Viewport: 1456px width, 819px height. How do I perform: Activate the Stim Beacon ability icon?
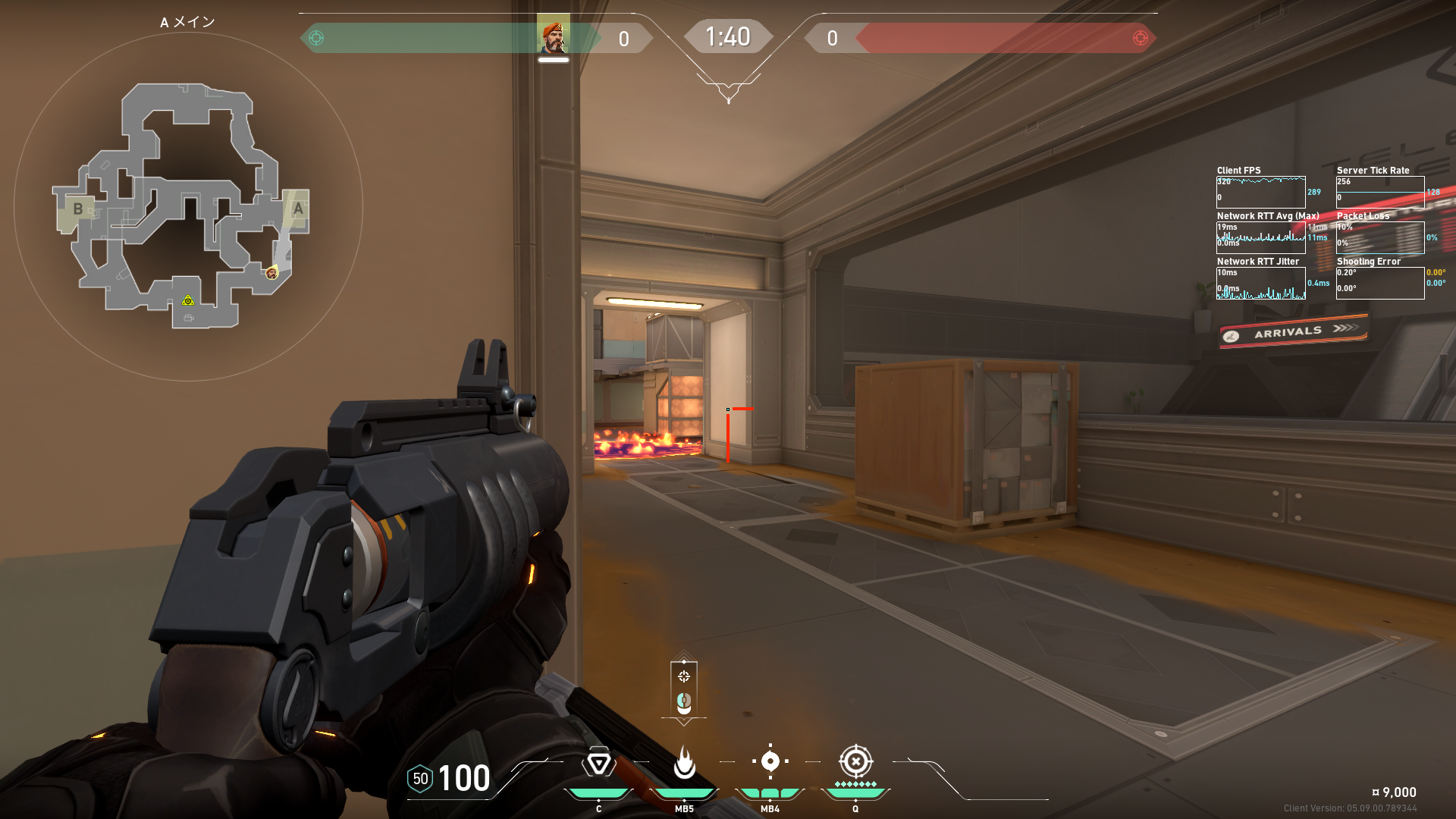pyautogui.click(x=598, y=763)
